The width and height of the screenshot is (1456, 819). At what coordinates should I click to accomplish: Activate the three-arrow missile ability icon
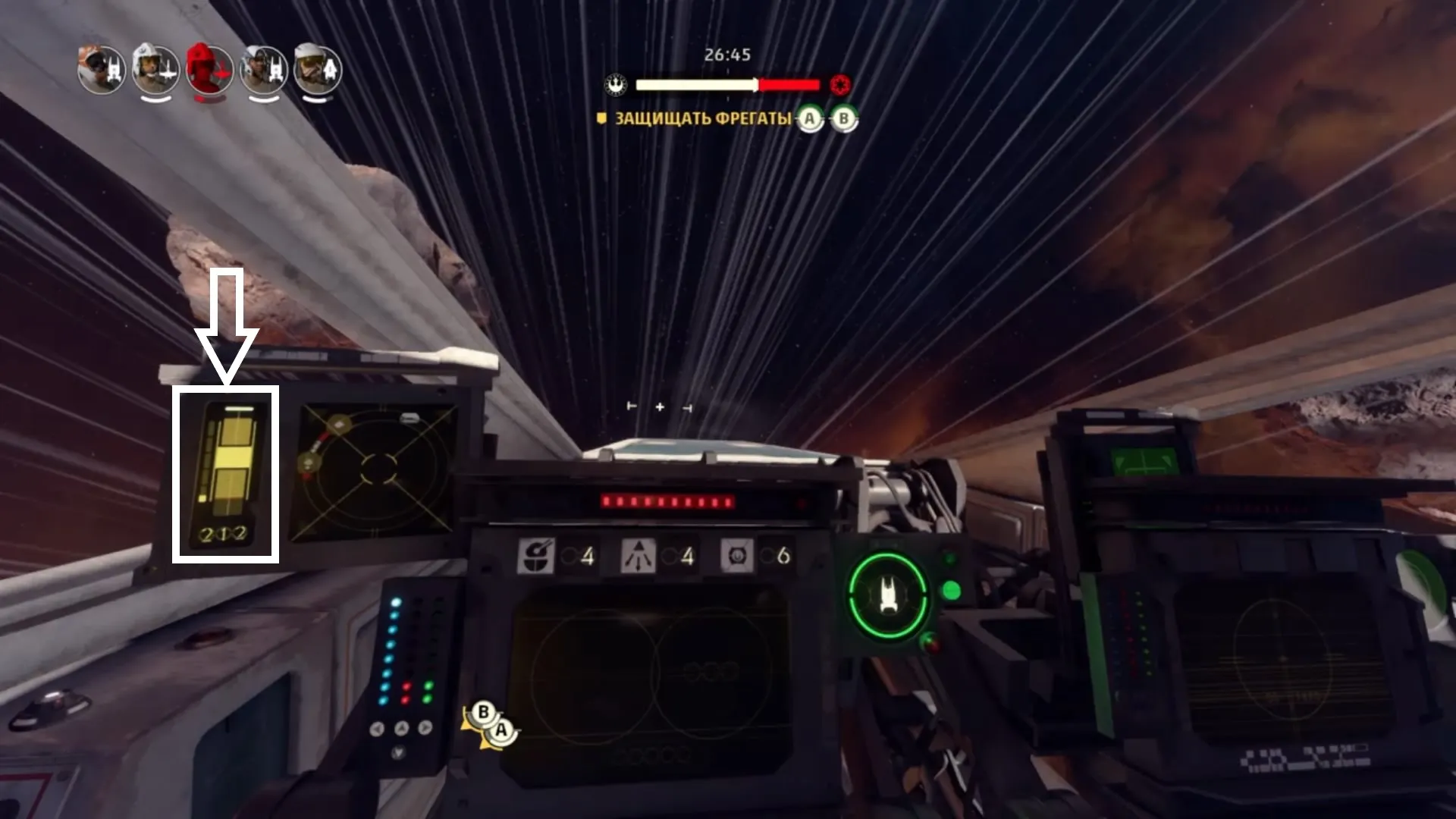(639, 556)
